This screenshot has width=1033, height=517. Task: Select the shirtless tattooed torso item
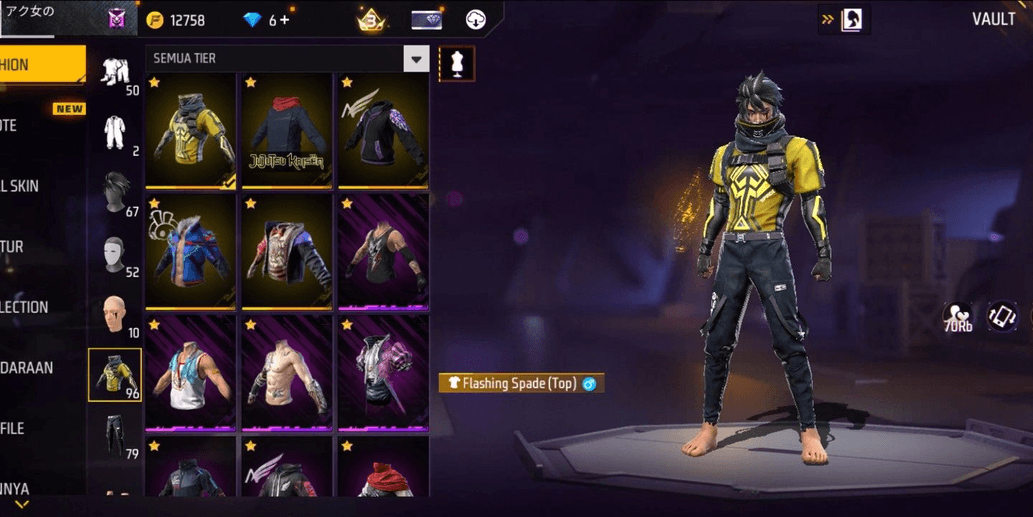click(288, 372)
